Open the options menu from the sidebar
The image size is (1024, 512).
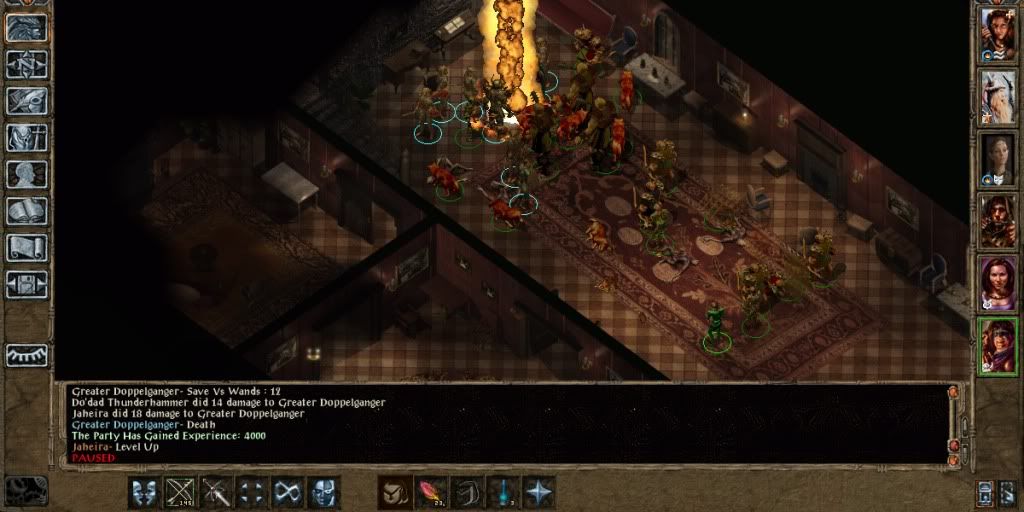[x=27, y=284]
